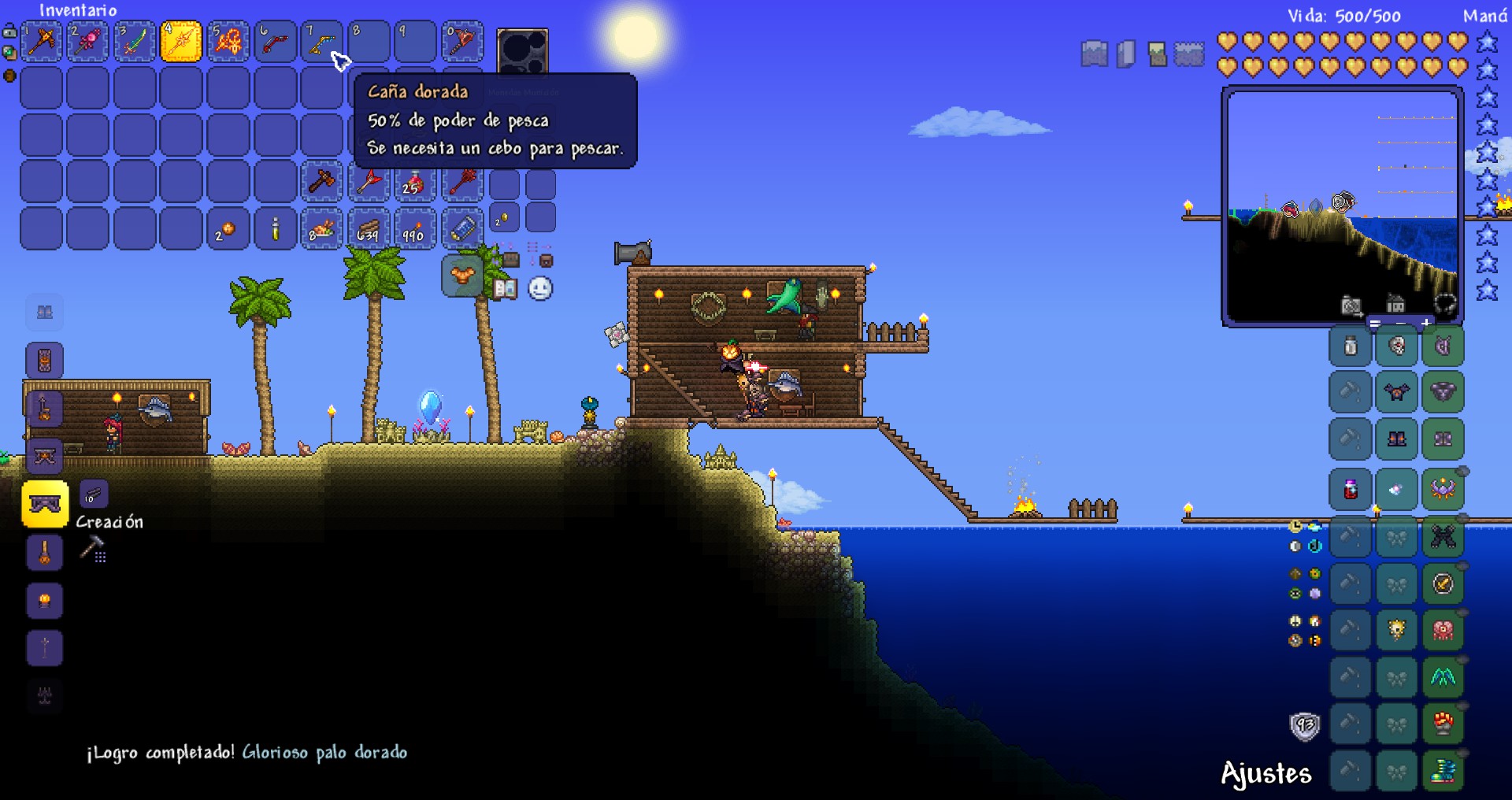1512x800 pixels.
Task: Open the bestiary book icon
Action: tap(505, 289)
